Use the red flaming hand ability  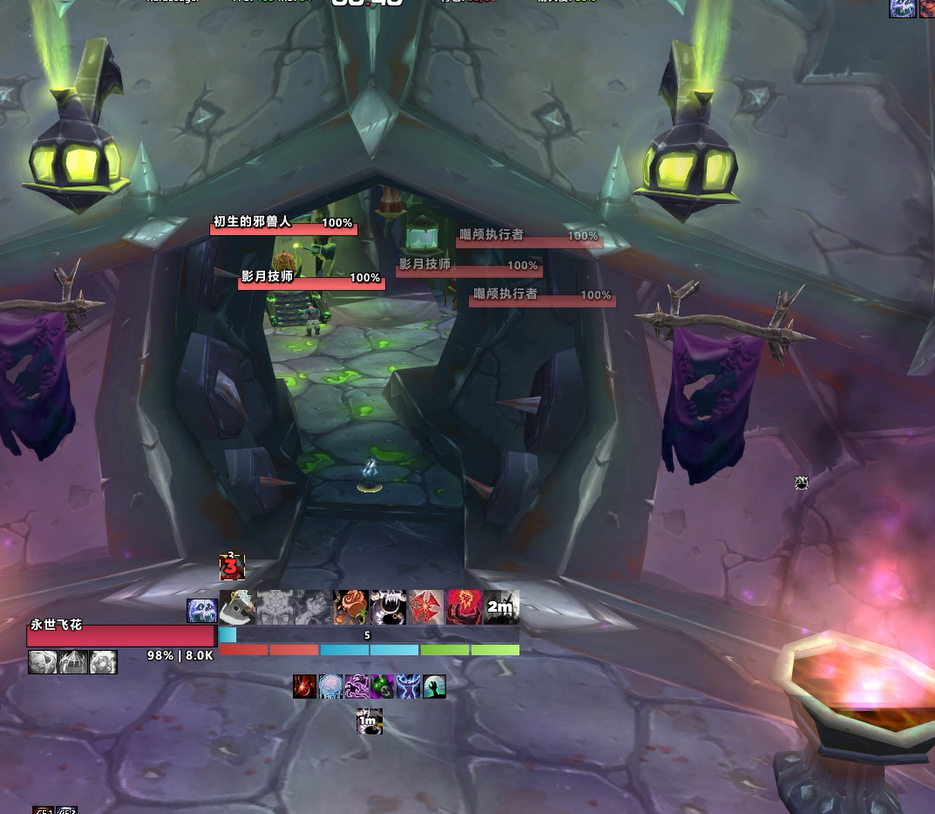pos(464,607)
